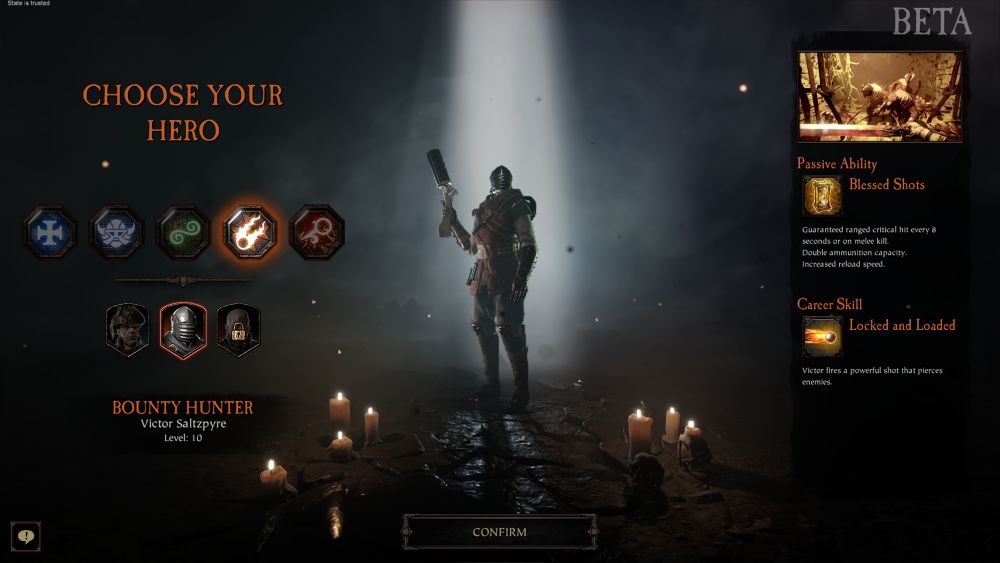
Task: Click the Blessed Shots passive ability icon
Action: coord(822,197)
